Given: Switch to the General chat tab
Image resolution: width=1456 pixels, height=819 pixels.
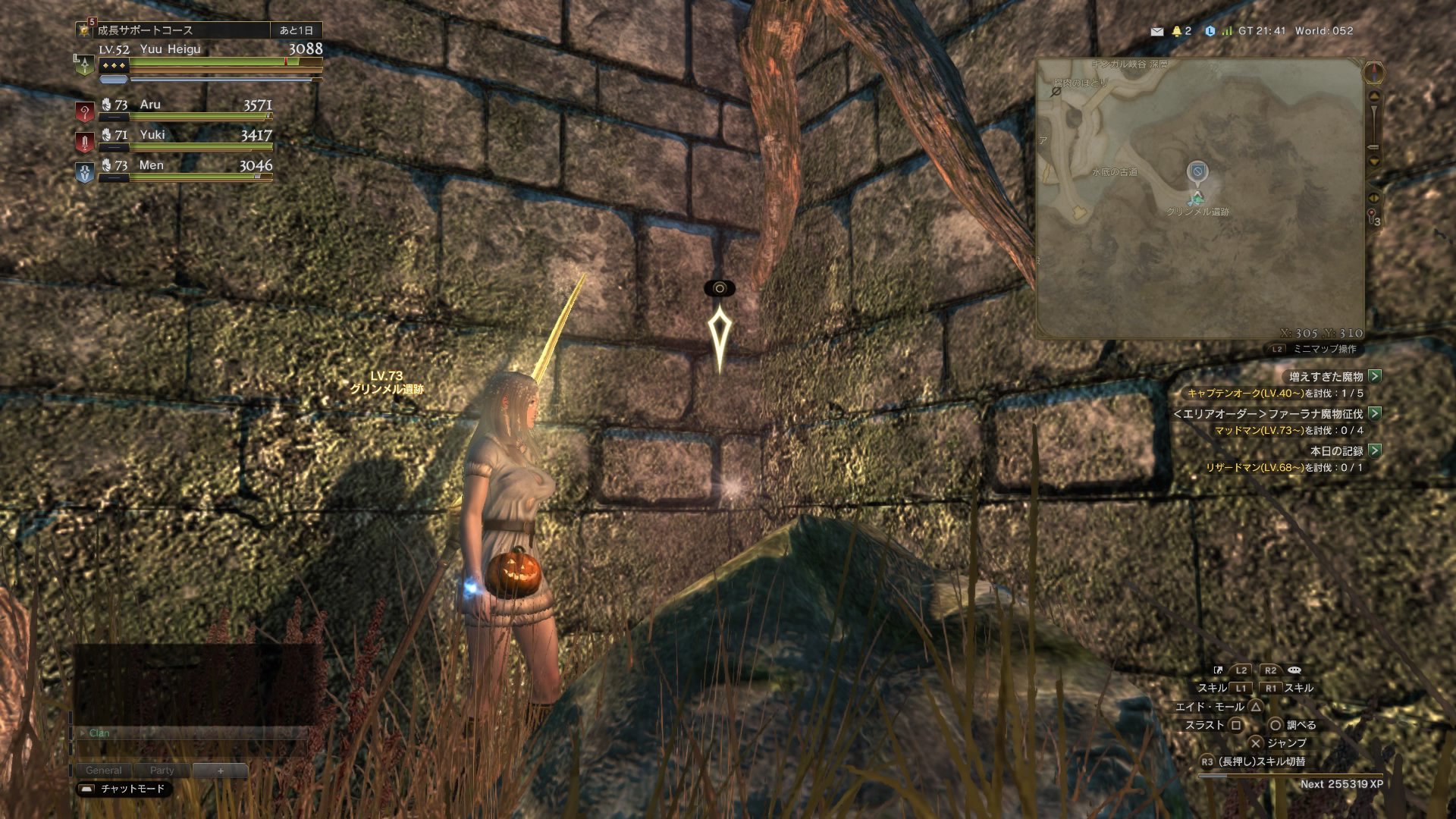Looking at the screenshot, I should 103,770.
